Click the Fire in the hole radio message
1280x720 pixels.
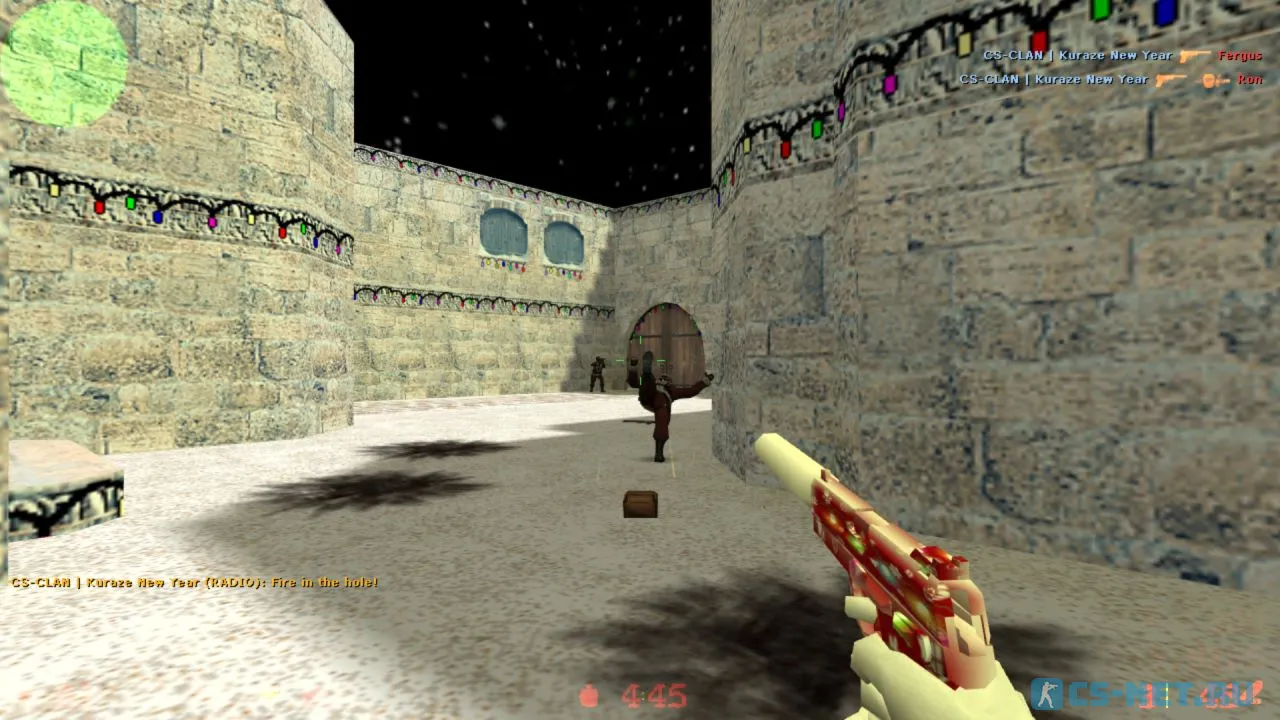click(x=195, y=582)
